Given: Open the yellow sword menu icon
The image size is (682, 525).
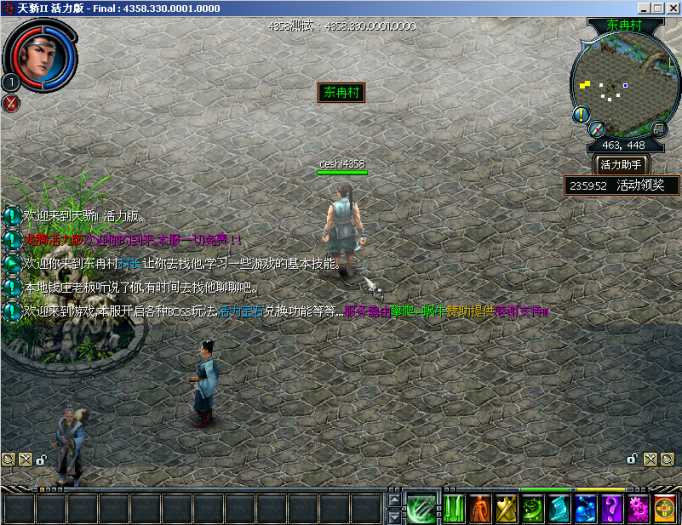Looking at the screenshot, I should click(507, 508).
